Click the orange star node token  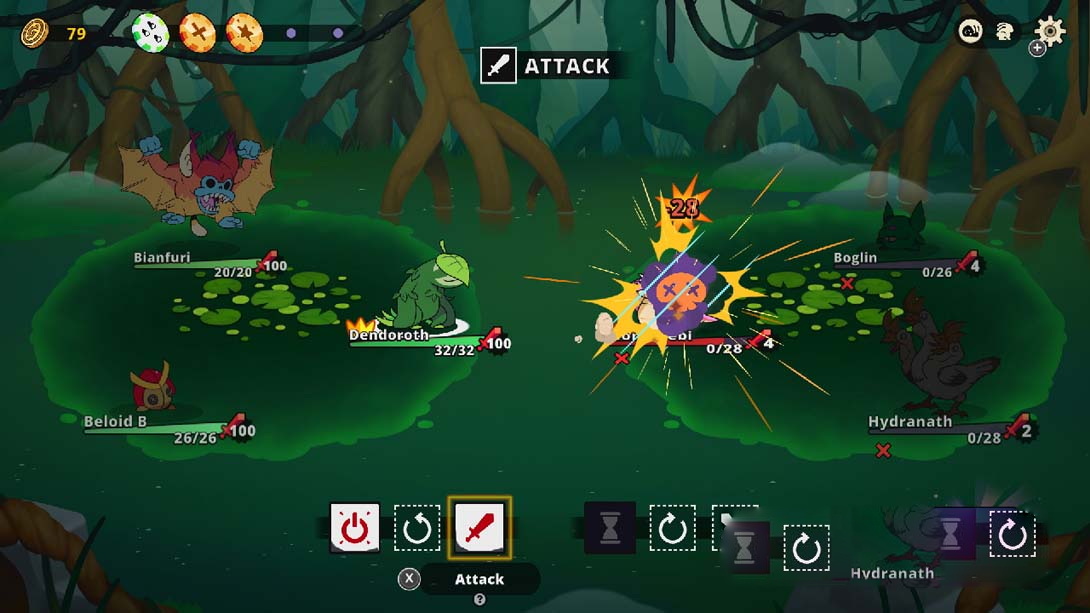244,33
